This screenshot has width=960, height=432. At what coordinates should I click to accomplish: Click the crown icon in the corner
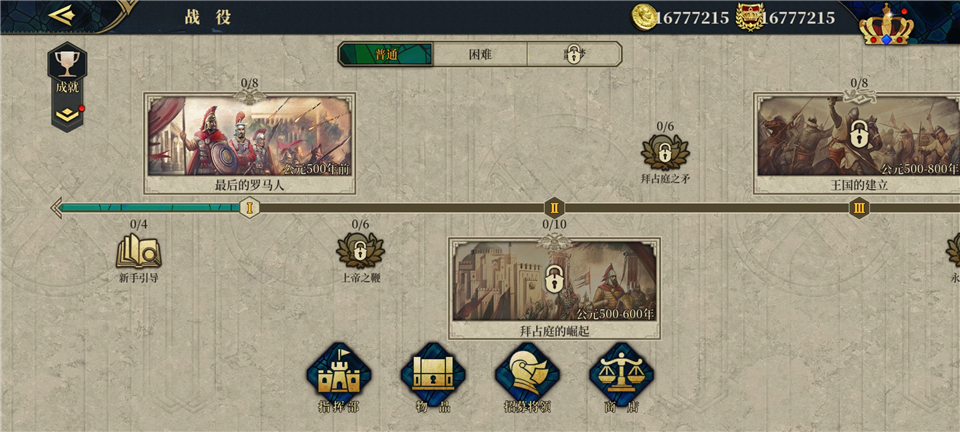(x=887, y=24)
